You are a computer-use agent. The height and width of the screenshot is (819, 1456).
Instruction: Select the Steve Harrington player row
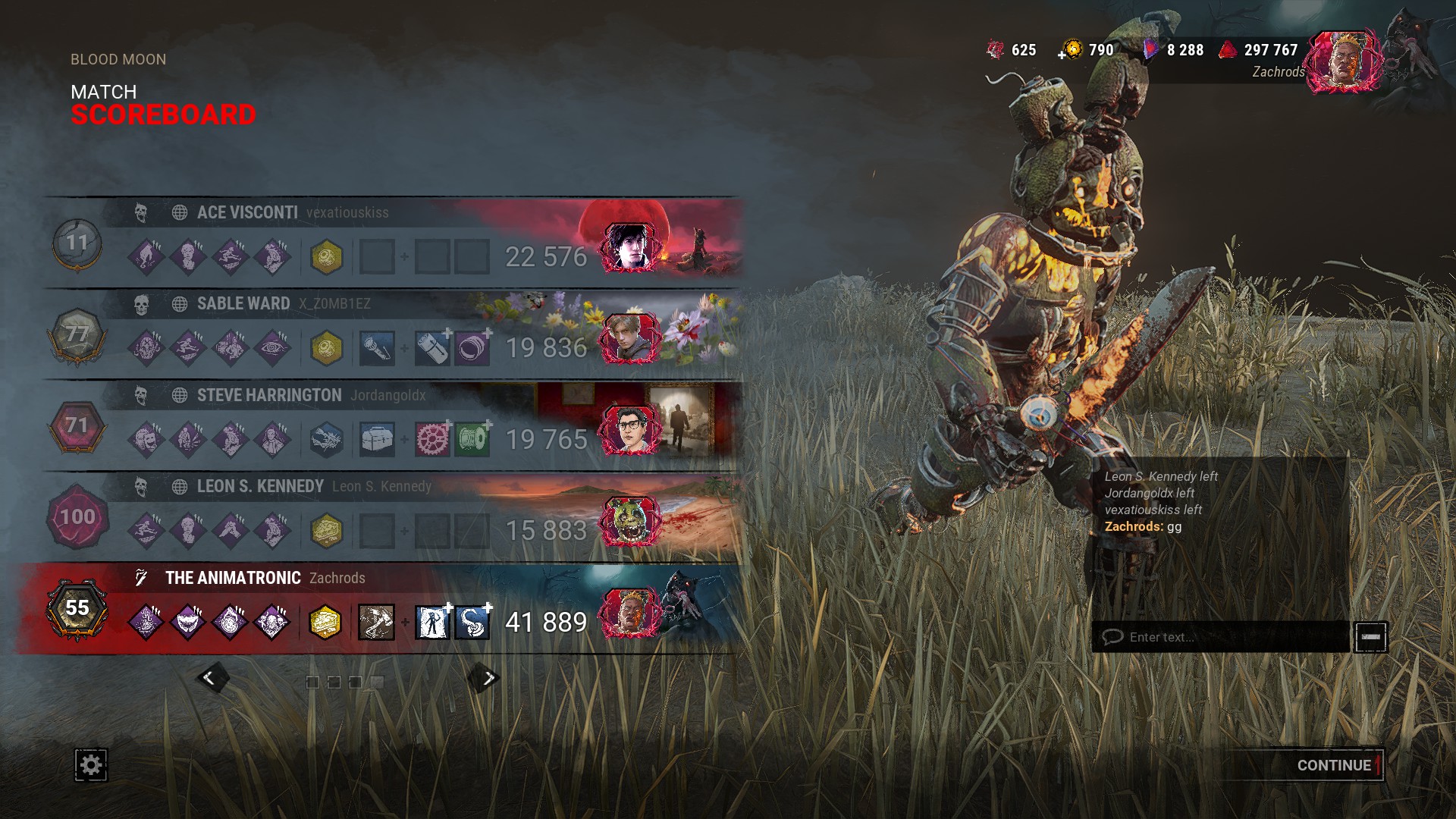[394, 425]
